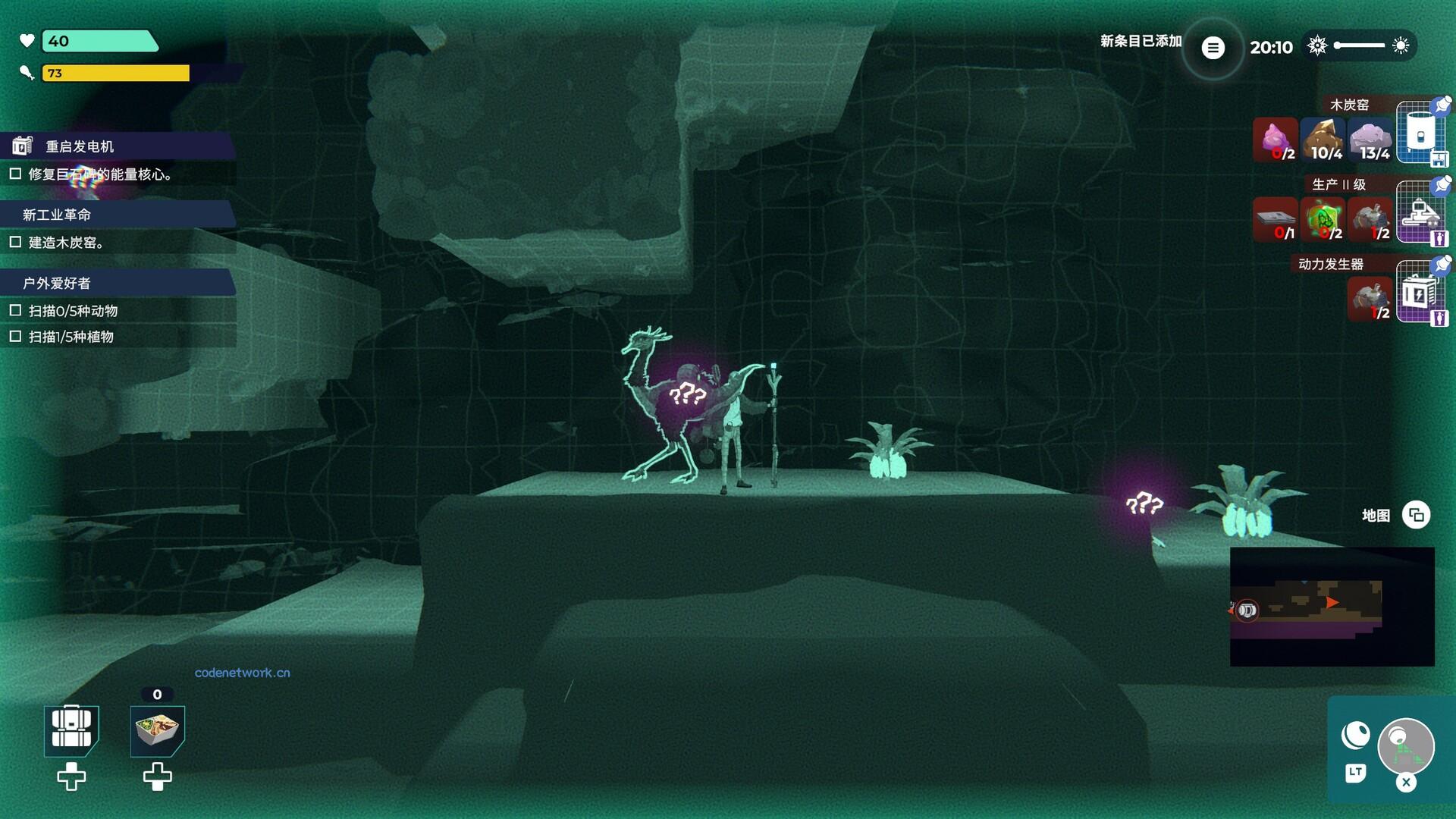Viewport: 1456px width, 819px height.
Task: Click the minimap panel
Action: click(1332, 607)
